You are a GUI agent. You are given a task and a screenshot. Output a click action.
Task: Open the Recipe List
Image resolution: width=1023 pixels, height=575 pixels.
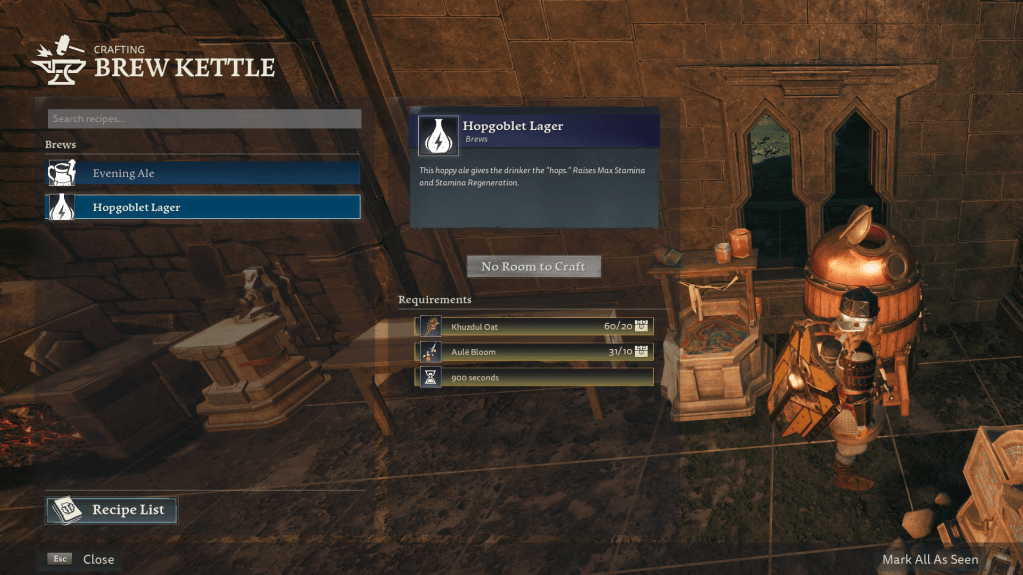tap(111, 510)
